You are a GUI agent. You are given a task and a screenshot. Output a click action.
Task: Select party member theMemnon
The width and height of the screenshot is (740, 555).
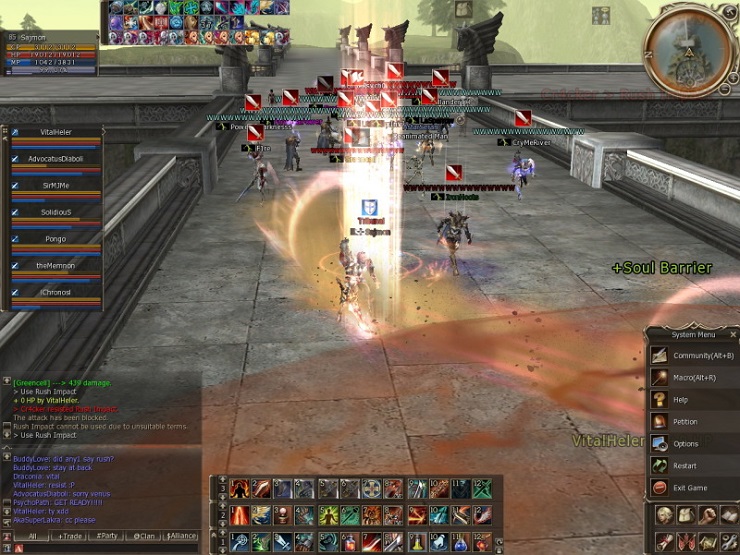click(x=57, y=265)
